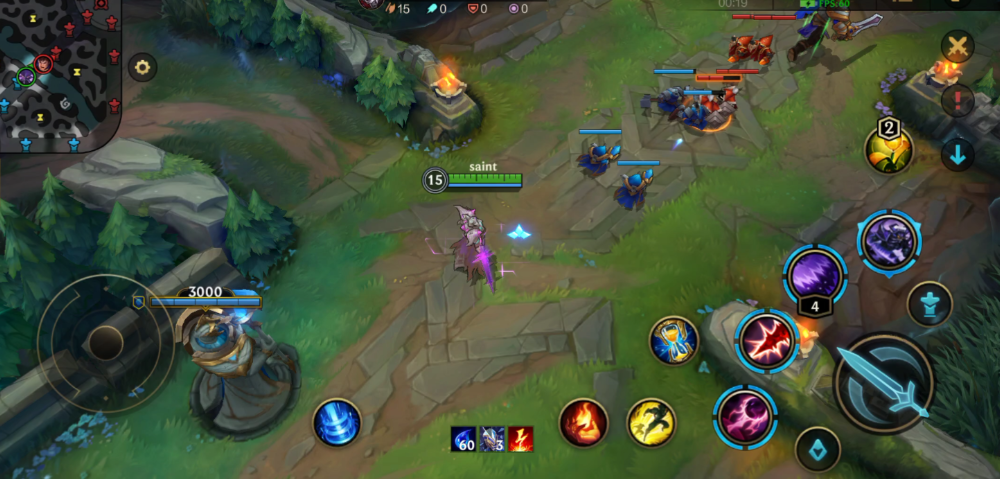Viewport: 1000px width, 479px height.
Task: Send the crossed-swords attack ping
Action: point(958,46)
